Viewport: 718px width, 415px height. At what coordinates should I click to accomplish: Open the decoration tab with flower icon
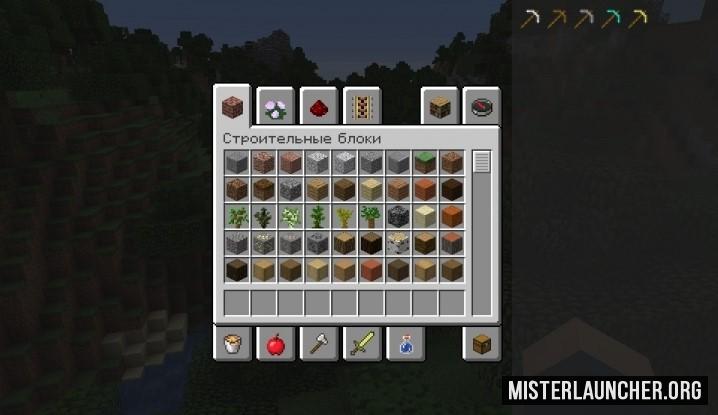coord(274,106)
